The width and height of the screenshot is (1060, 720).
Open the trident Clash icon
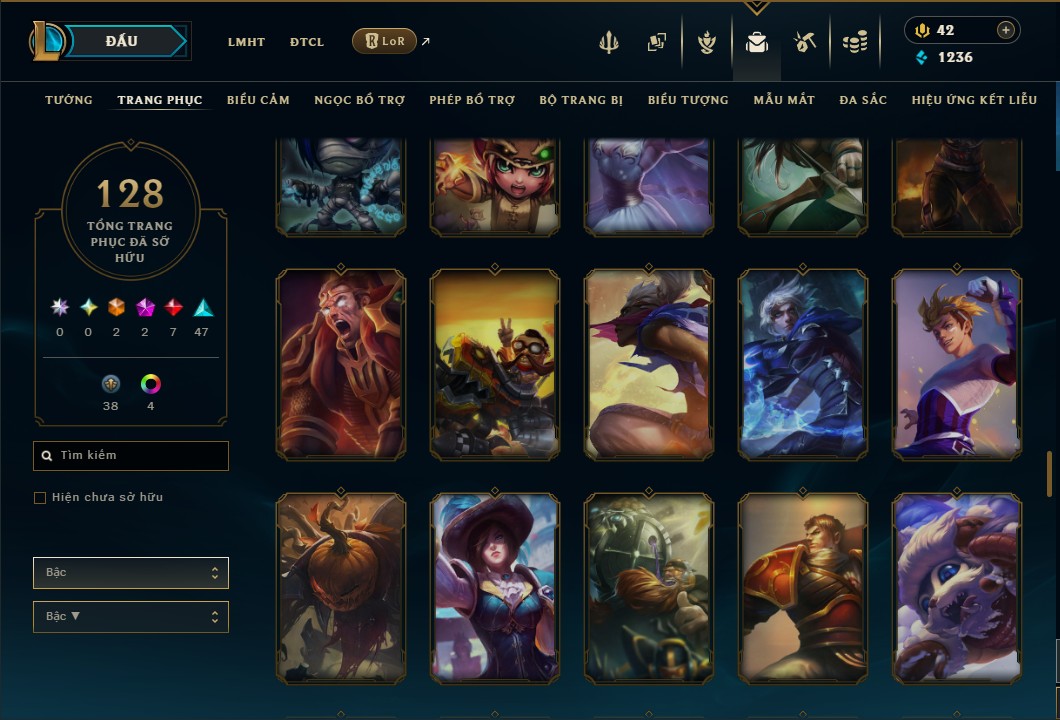click(x=609, y=42)
